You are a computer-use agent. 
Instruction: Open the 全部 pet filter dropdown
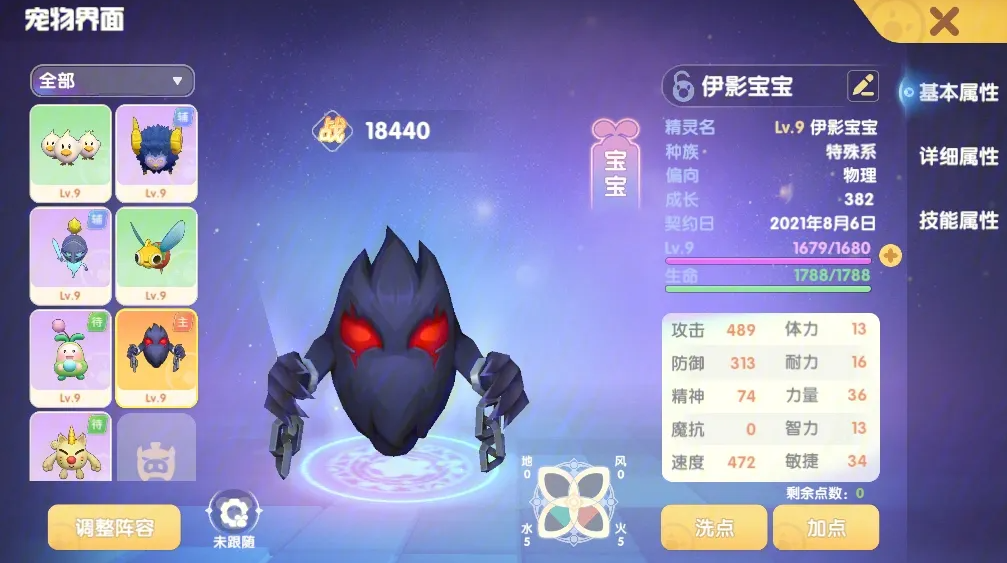tap(112, 81)
